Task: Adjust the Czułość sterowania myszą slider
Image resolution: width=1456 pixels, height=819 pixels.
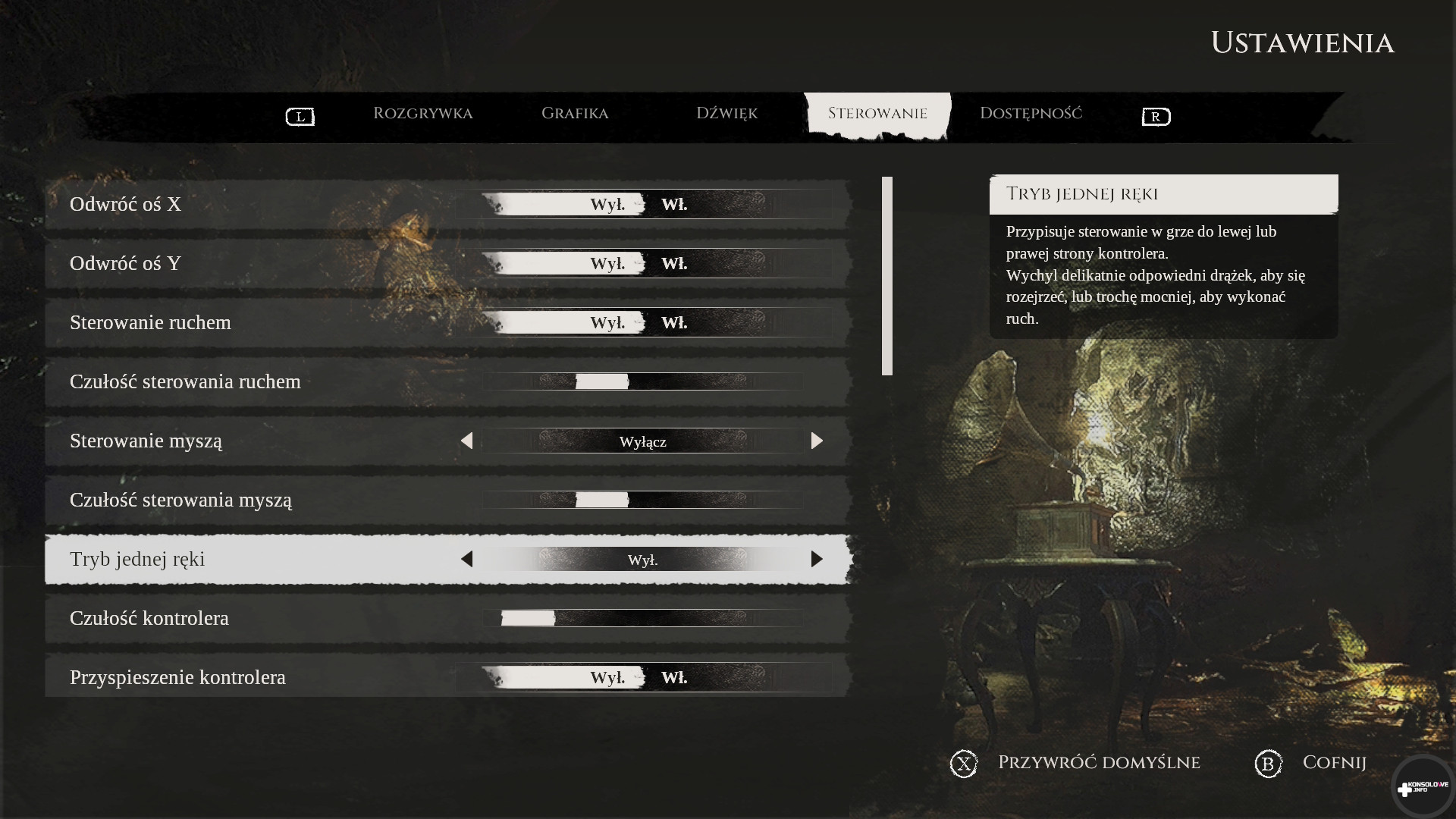Action: (602, 500)
